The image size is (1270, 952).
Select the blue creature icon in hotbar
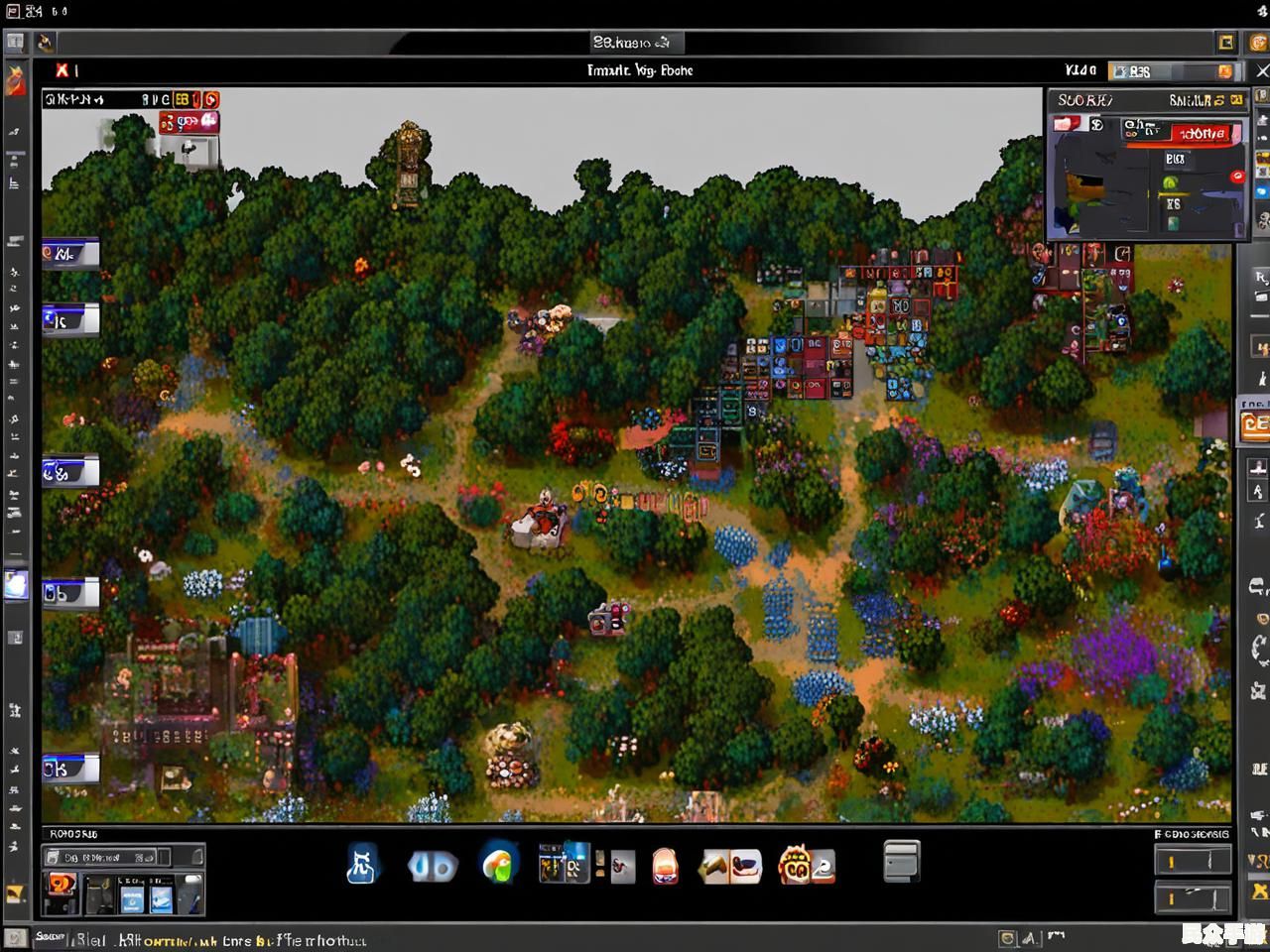(362, 865)
